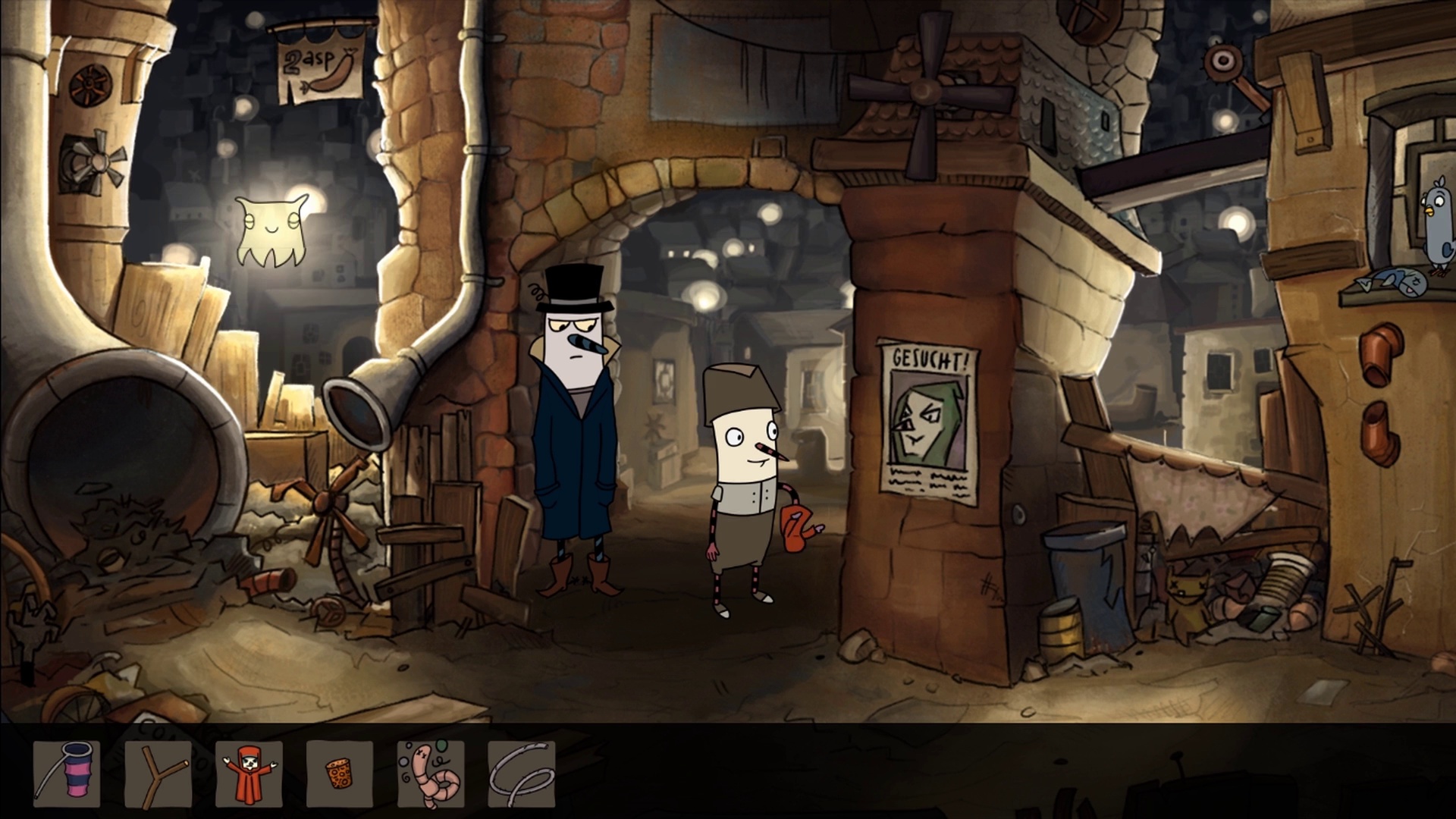Select the striped butterfly net in inventory

coord(67,773)
